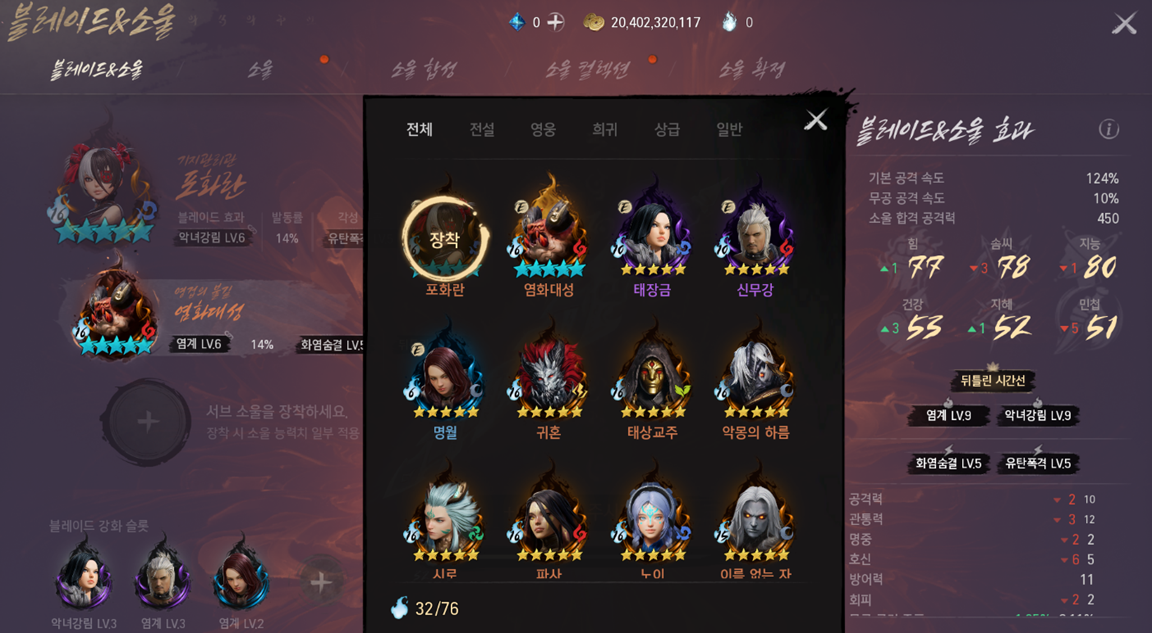
Task: Click the empty sub soul slot
Action: (x=148, y=421)
